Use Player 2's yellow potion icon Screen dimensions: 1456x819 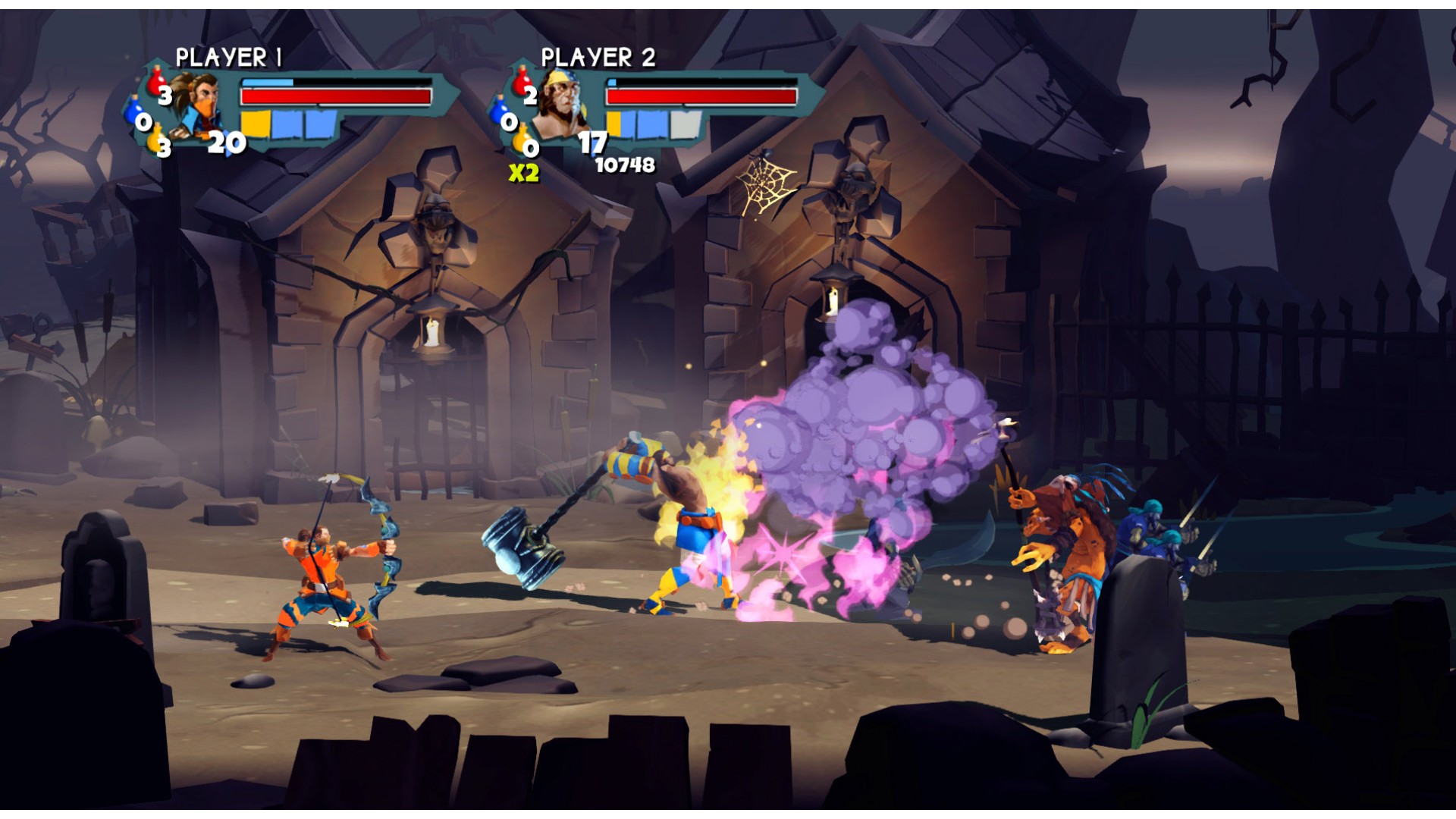pyautogui.click(x=522, y=140)
